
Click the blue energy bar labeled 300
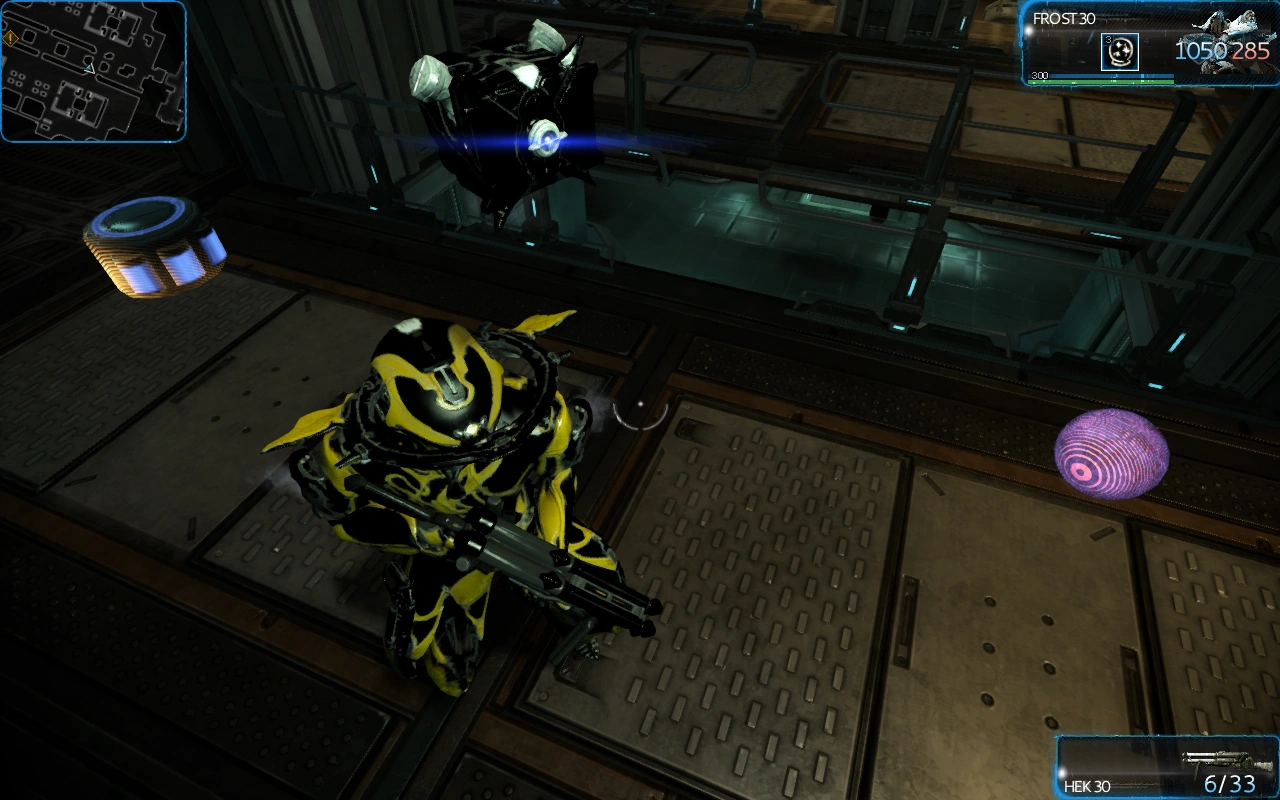pos(1100,76)
